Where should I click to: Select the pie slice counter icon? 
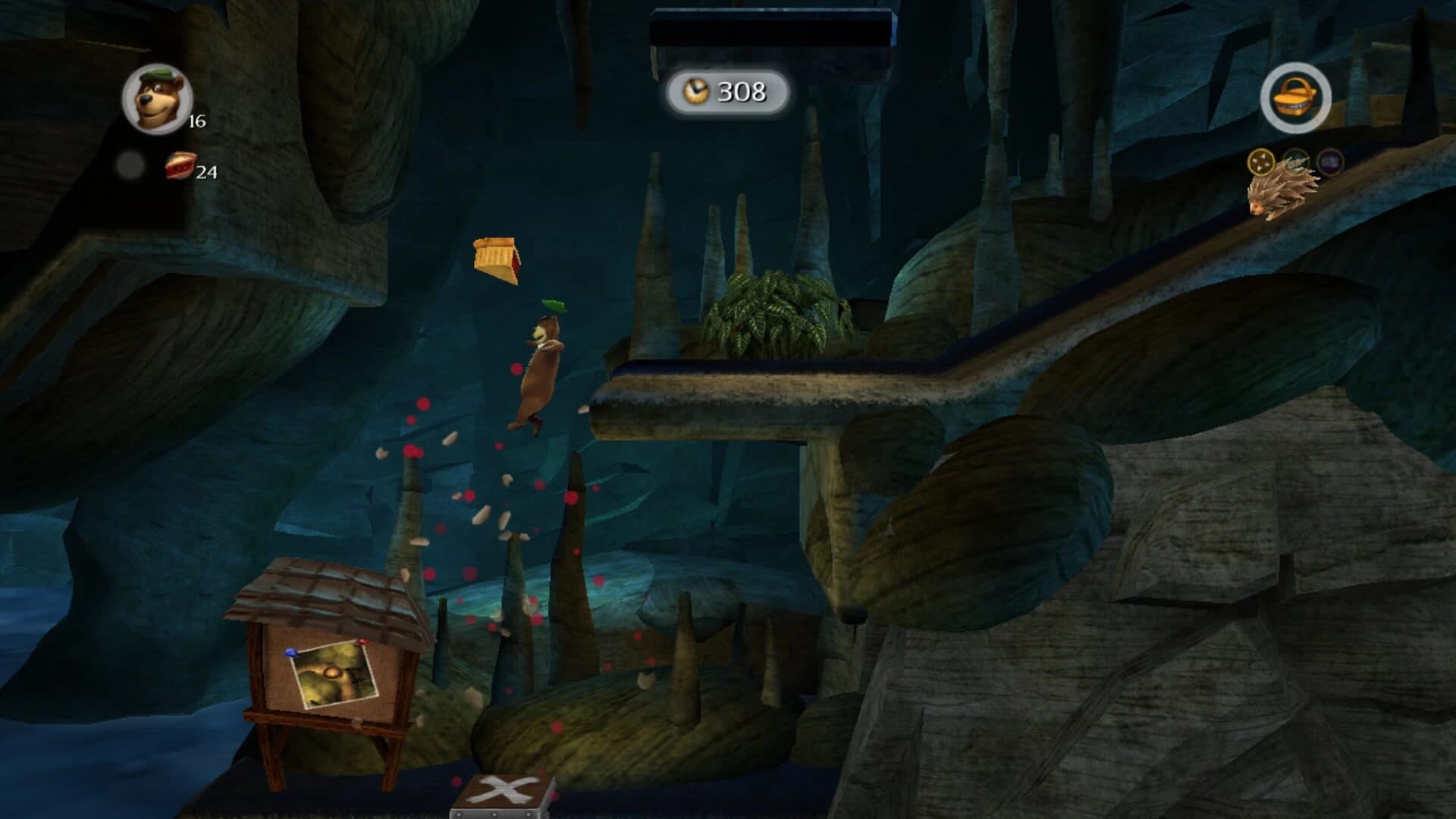point(180,166)
